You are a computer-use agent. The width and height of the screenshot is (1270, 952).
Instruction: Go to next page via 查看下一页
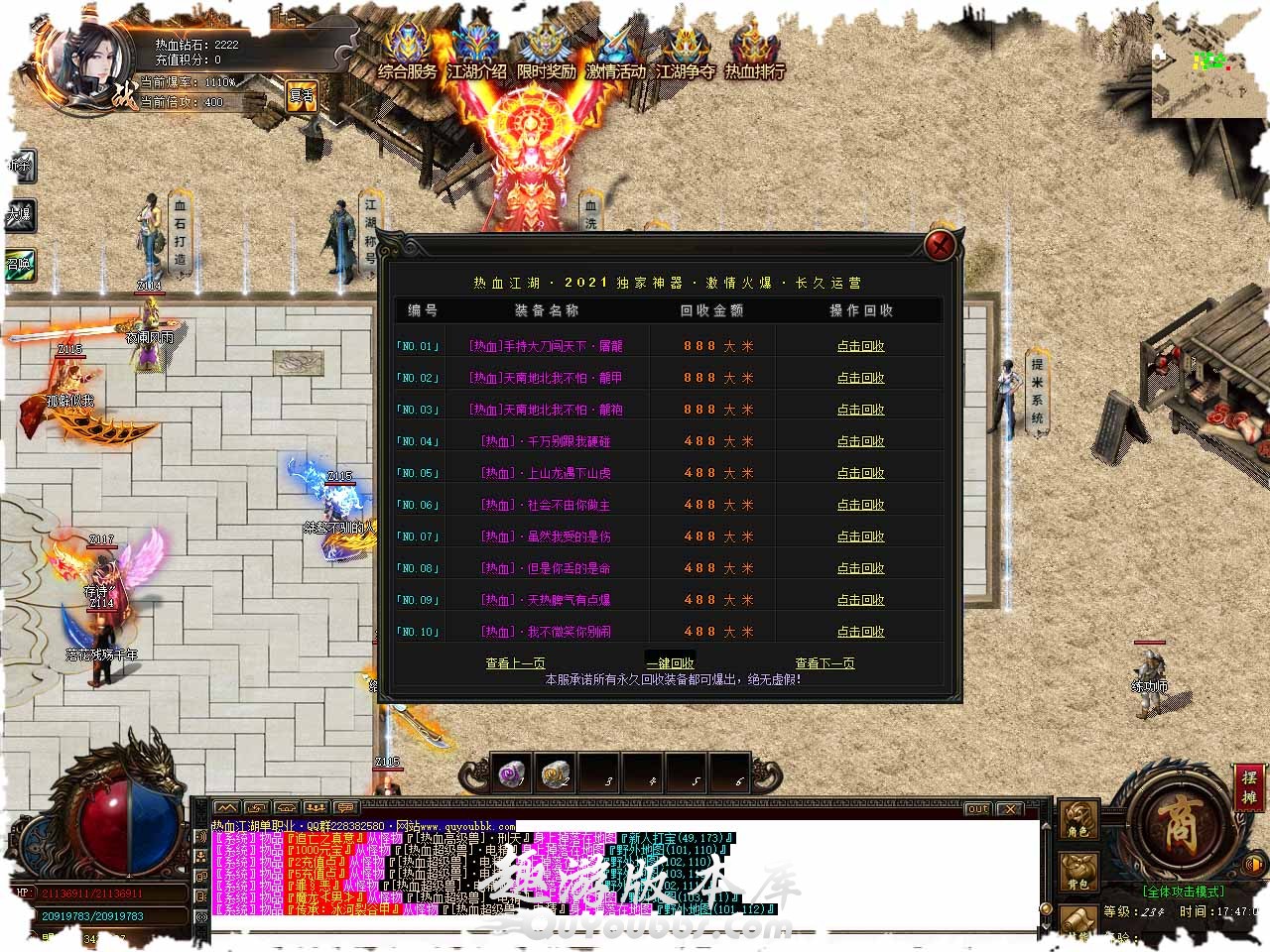coord(825,662)
